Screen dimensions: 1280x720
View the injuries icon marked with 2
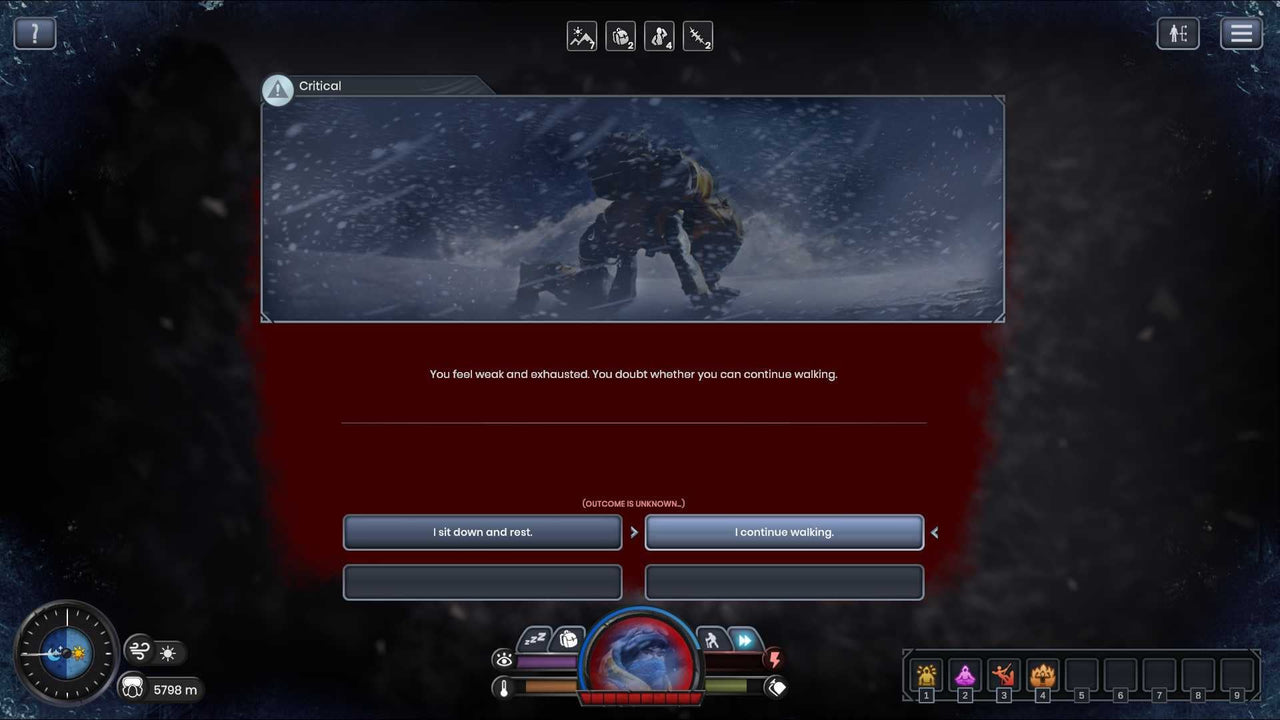[697, 36]
